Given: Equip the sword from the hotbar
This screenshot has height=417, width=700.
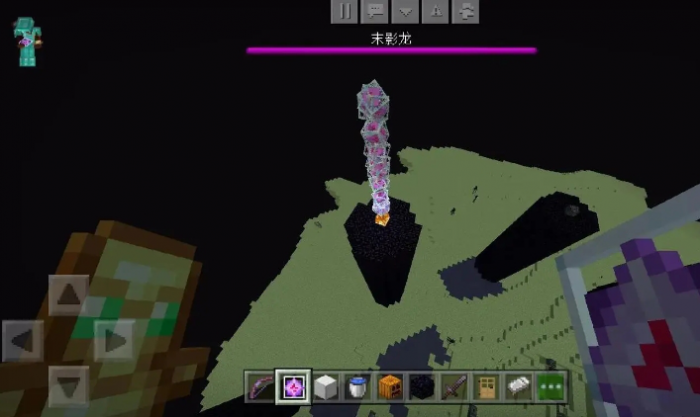Looking at the screenshot, I should 453,386.
